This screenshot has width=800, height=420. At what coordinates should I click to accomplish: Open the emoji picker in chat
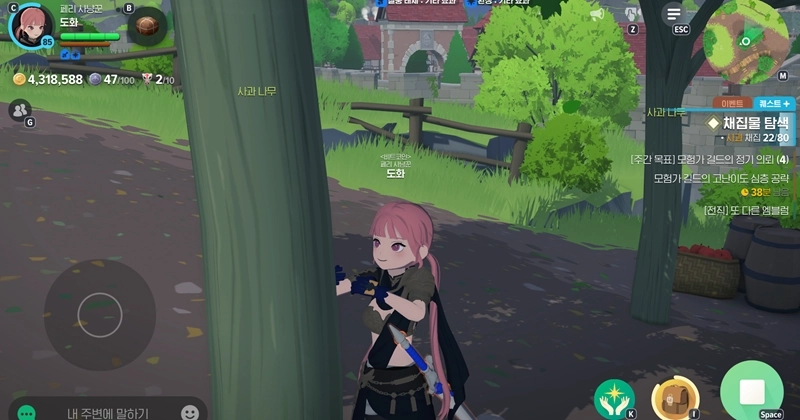[x=190, y=412]
